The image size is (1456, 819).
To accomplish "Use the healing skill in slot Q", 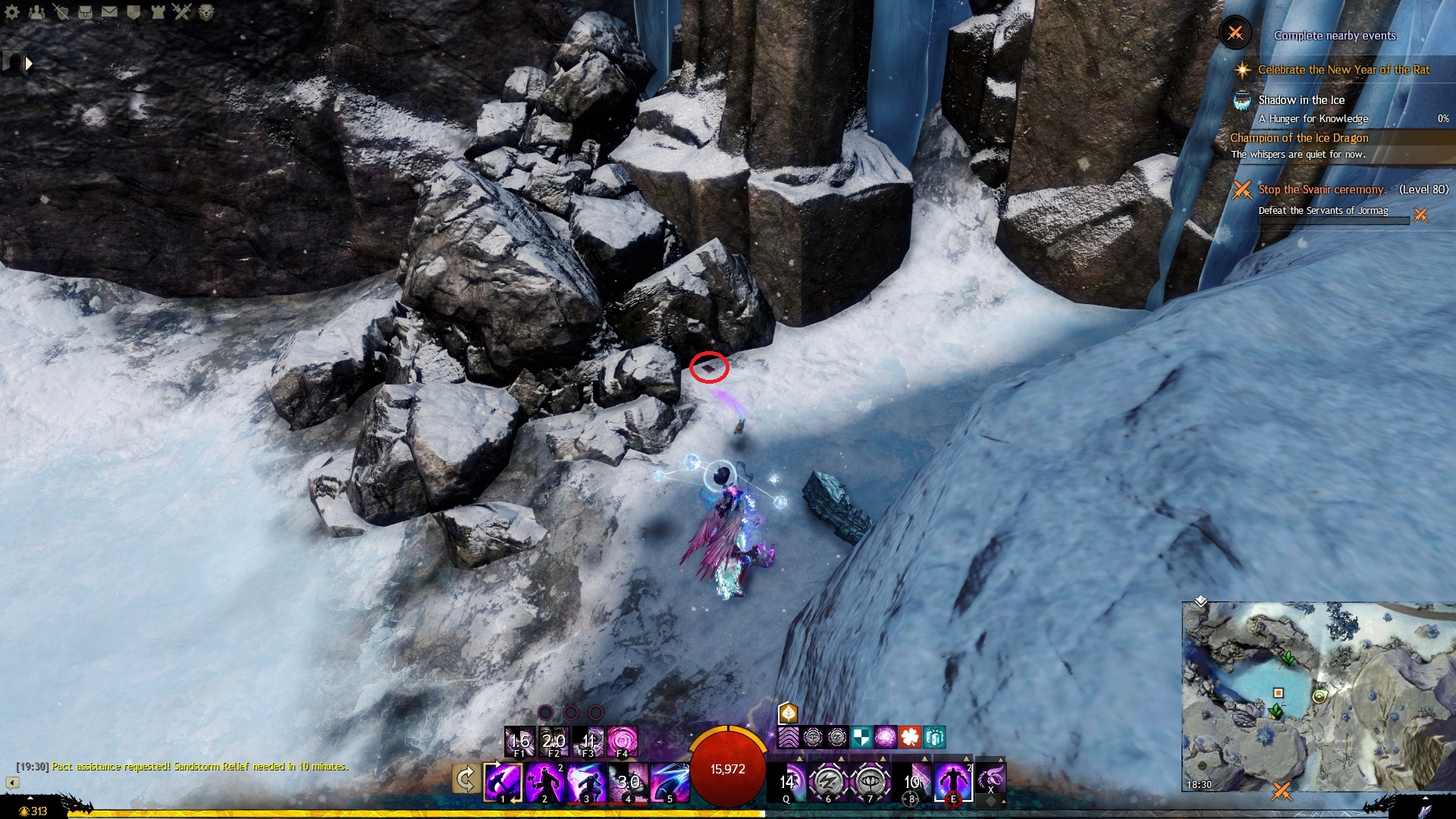I will click(x=787, y=782).
